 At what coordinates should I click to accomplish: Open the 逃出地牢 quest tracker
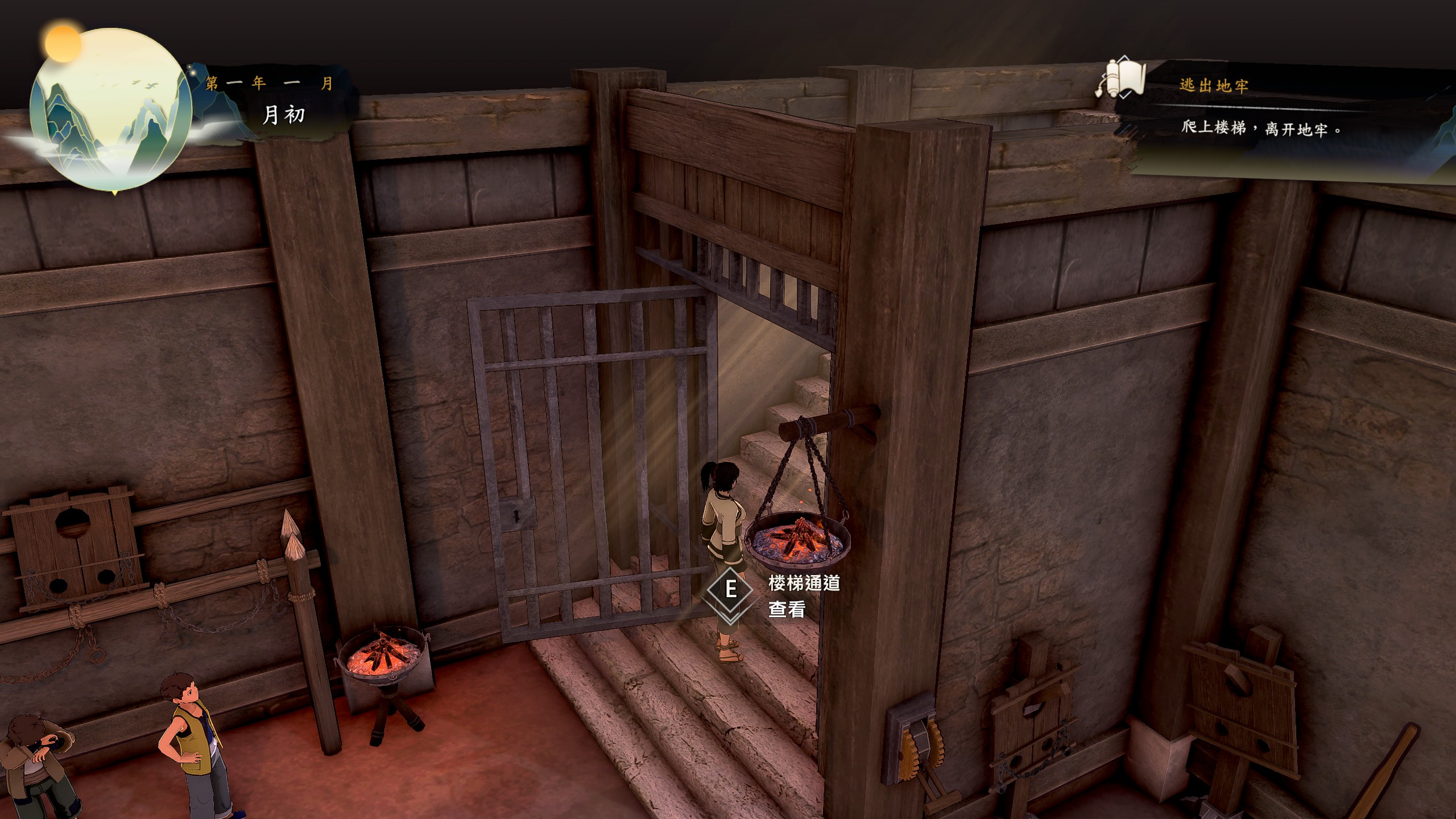tap(1214, 86)
